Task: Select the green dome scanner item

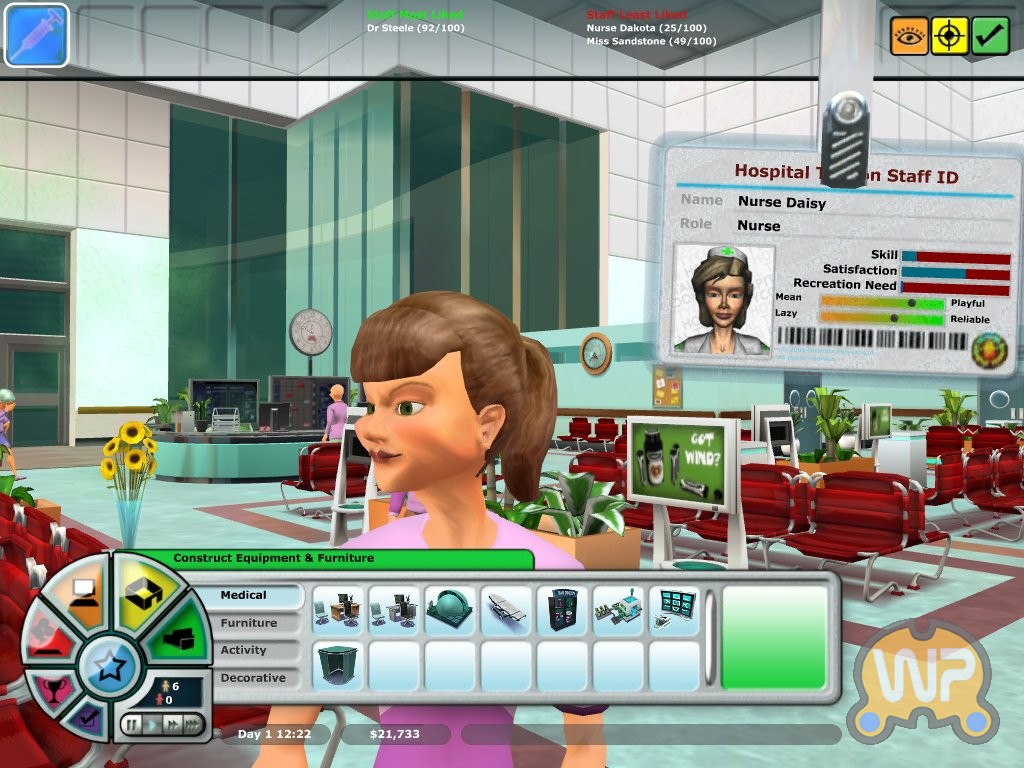Action: [449, 611]
